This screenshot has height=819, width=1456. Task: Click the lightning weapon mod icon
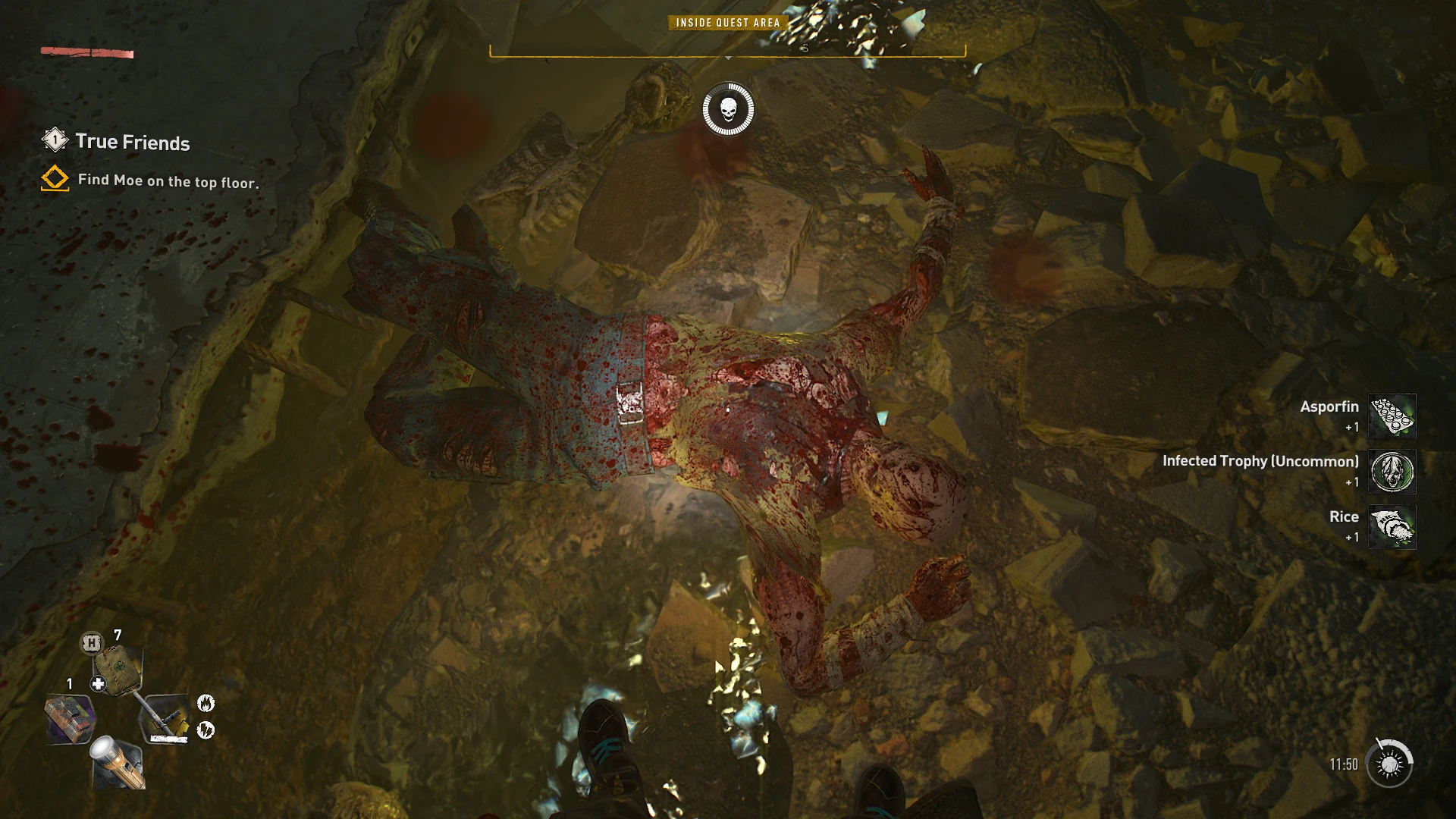tap(206, 730)
